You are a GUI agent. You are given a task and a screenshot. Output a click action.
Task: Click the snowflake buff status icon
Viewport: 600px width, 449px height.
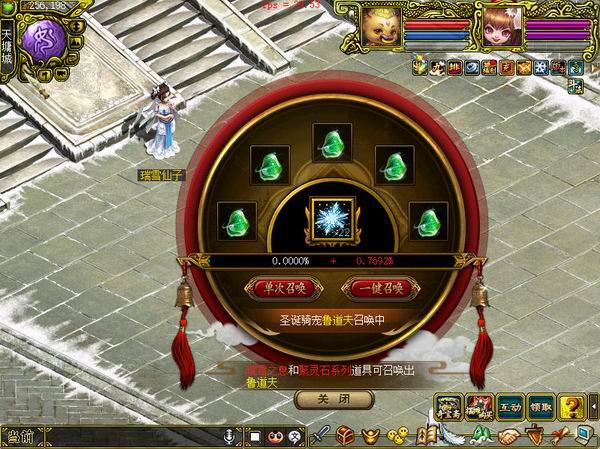[x=540, y=67]
